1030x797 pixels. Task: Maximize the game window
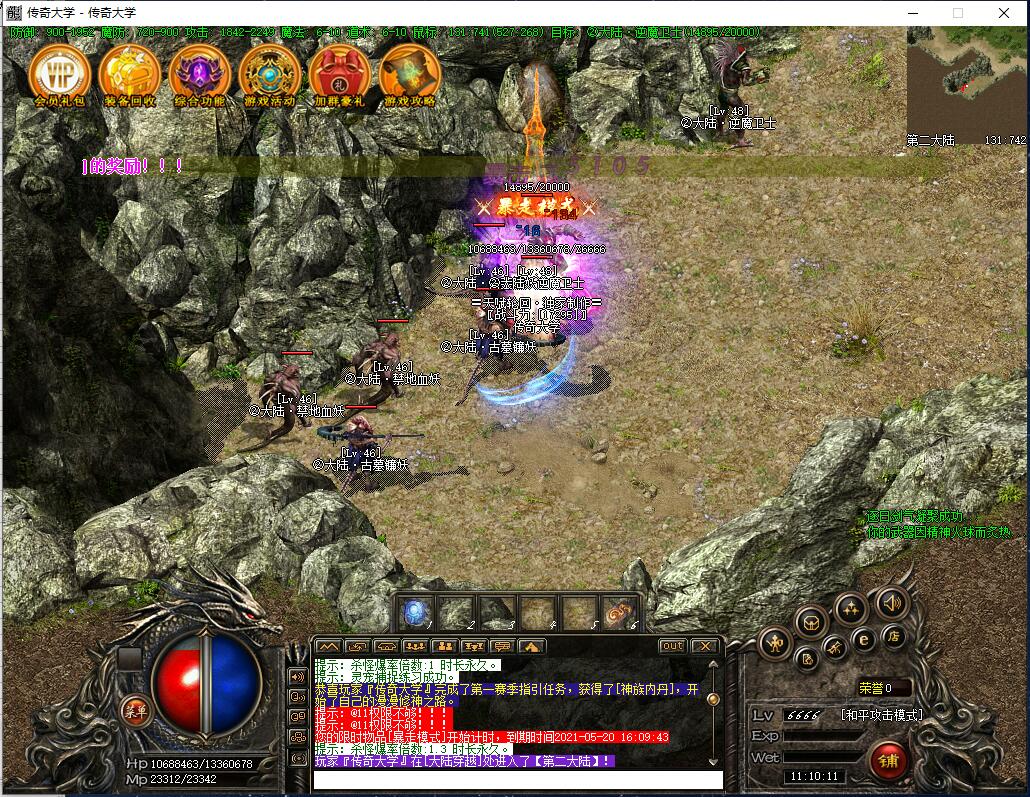[957, 13]
